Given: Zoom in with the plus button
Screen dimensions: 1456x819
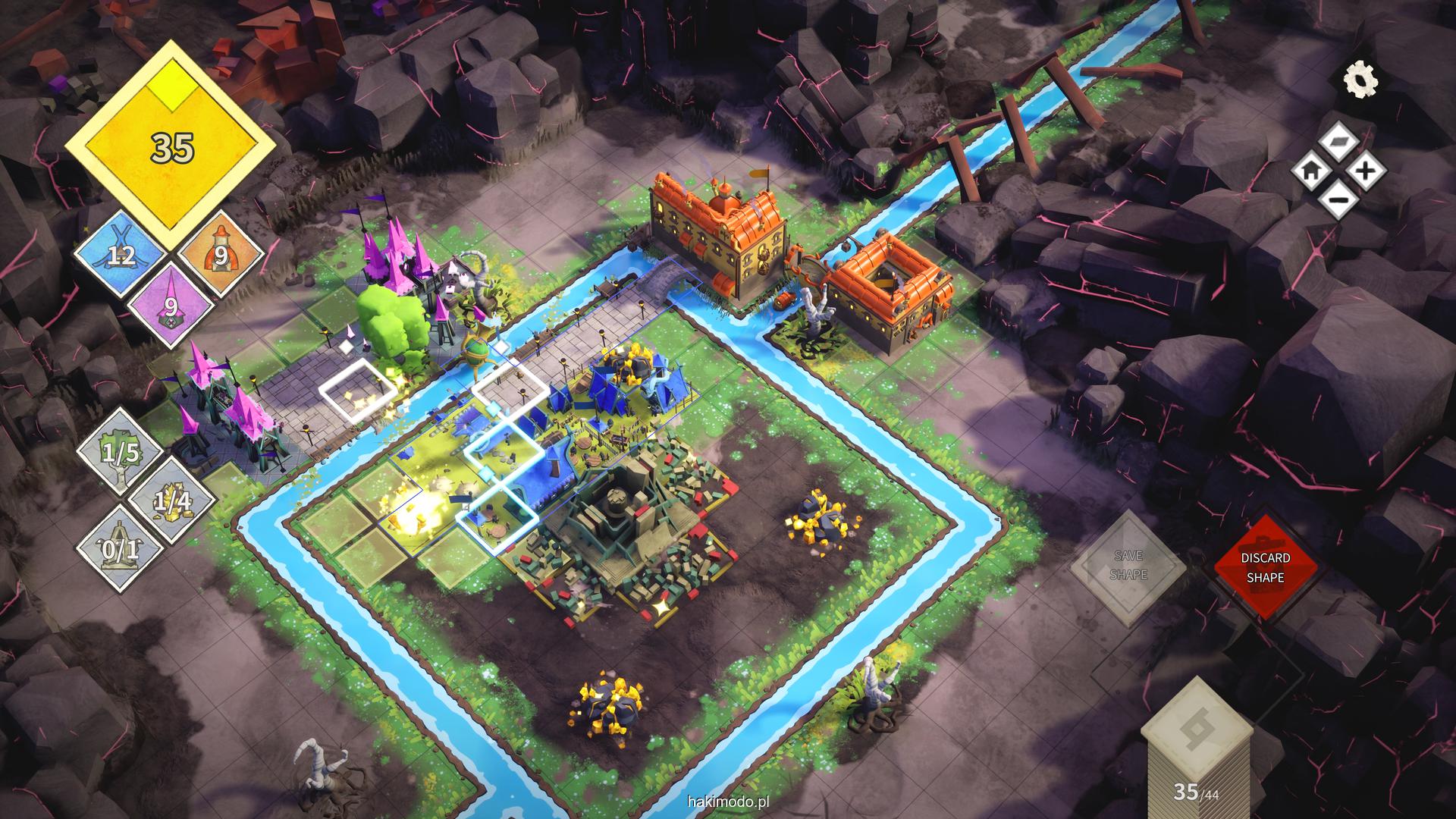Looking at the screenshot, I should click(x=1365, y=171).
